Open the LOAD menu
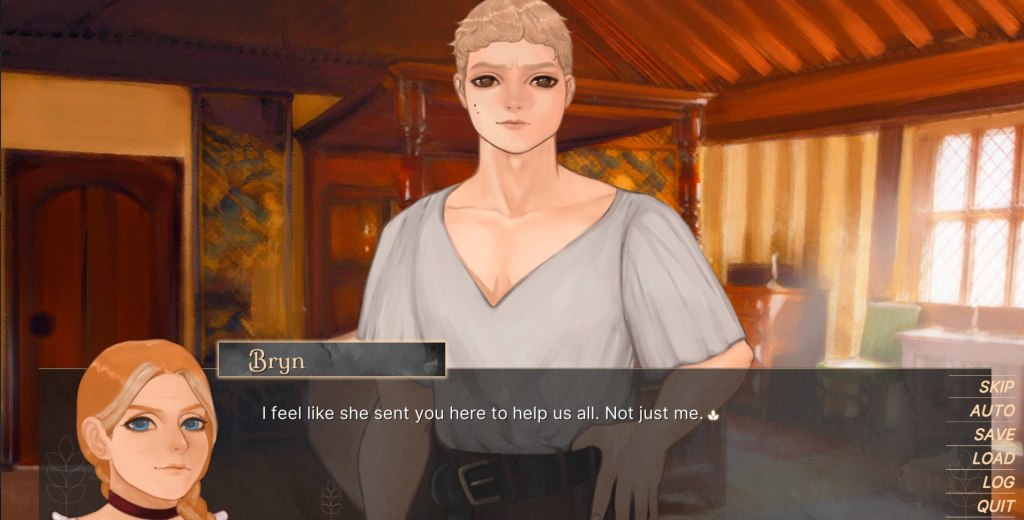Viewport: 1024px width, 520px height. 993,459
